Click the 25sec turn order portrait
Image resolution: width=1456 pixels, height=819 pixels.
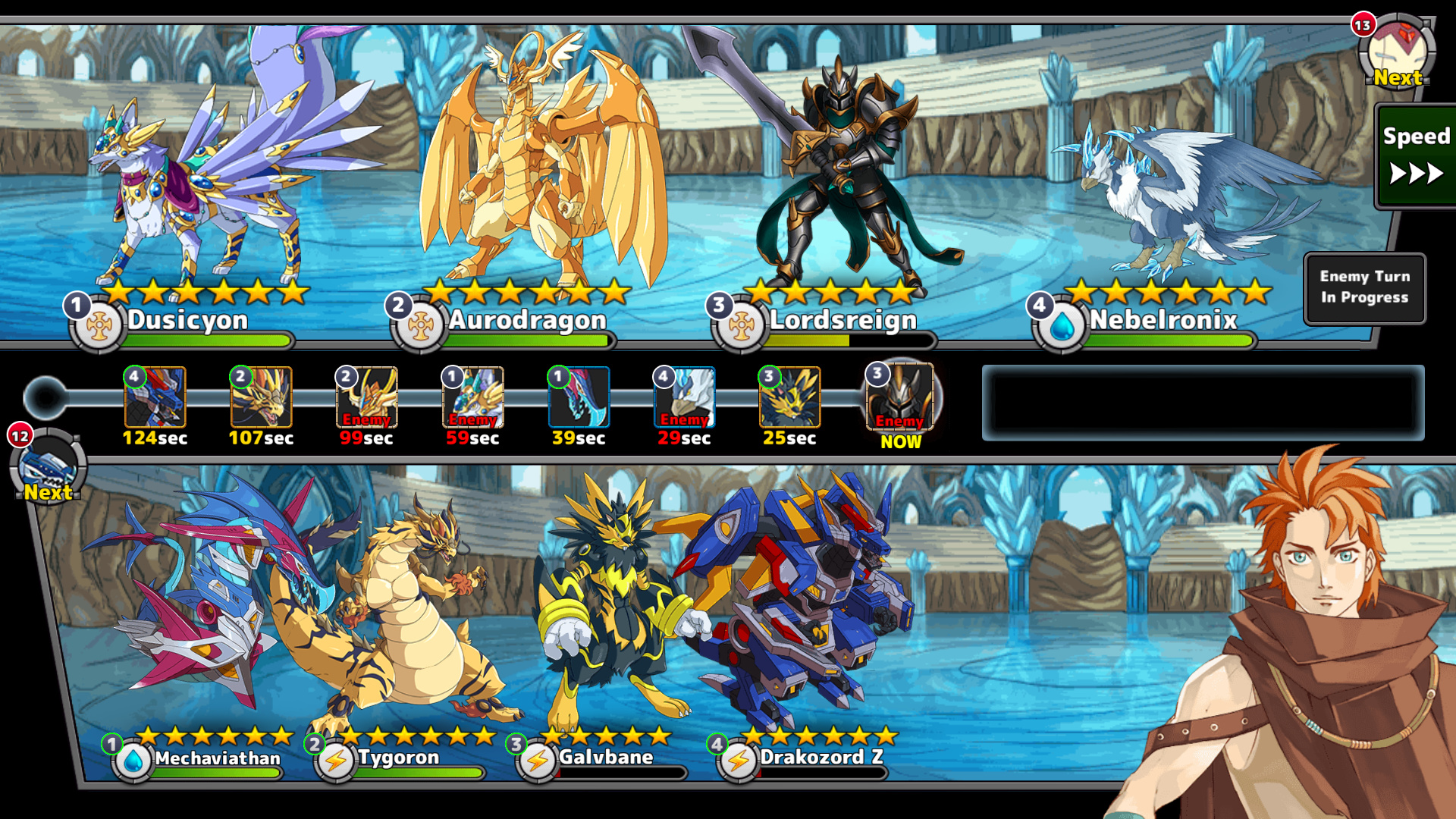[x=789, y=397]
